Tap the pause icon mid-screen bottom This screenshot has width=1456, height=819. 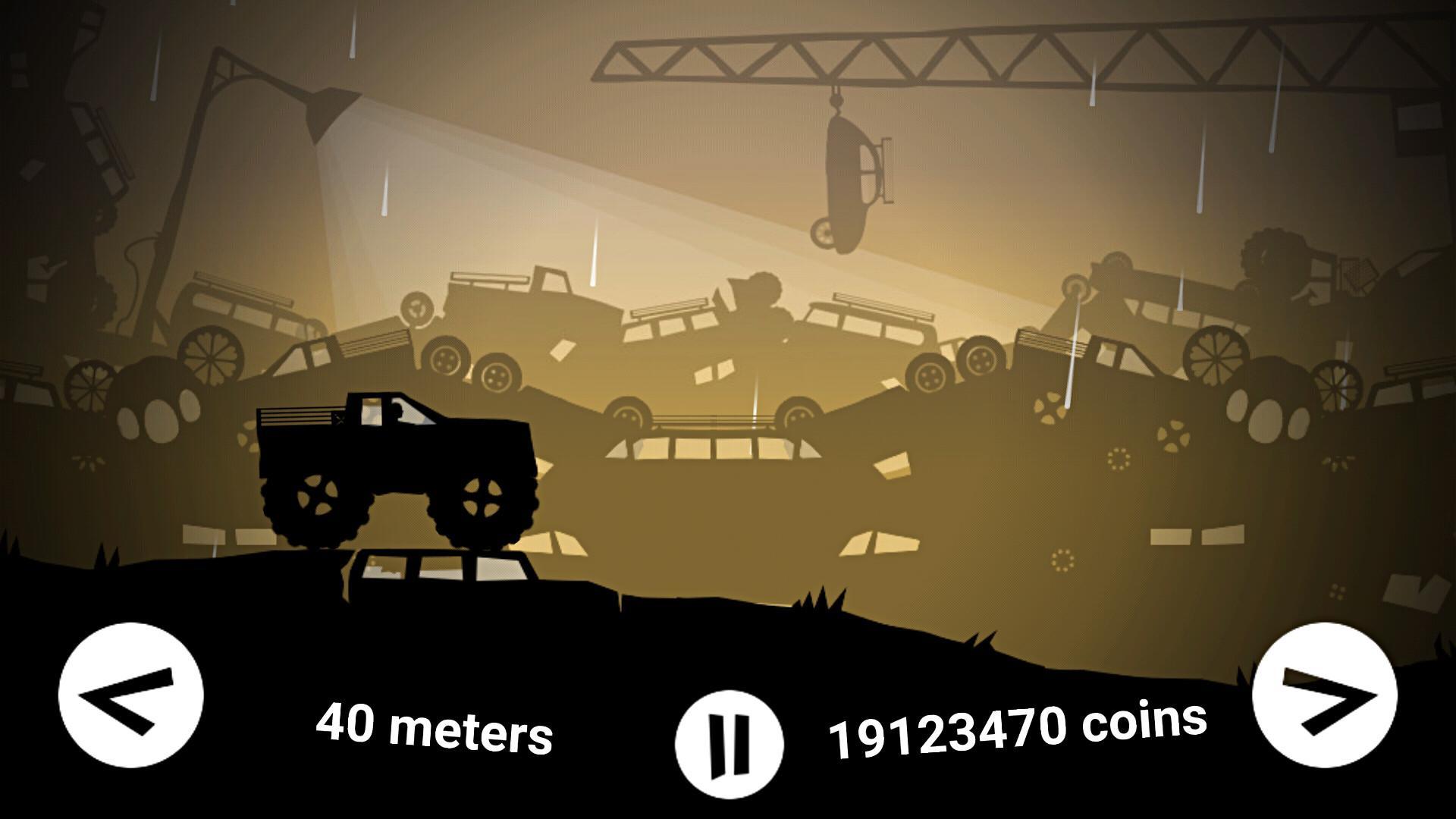click(730, 740)
